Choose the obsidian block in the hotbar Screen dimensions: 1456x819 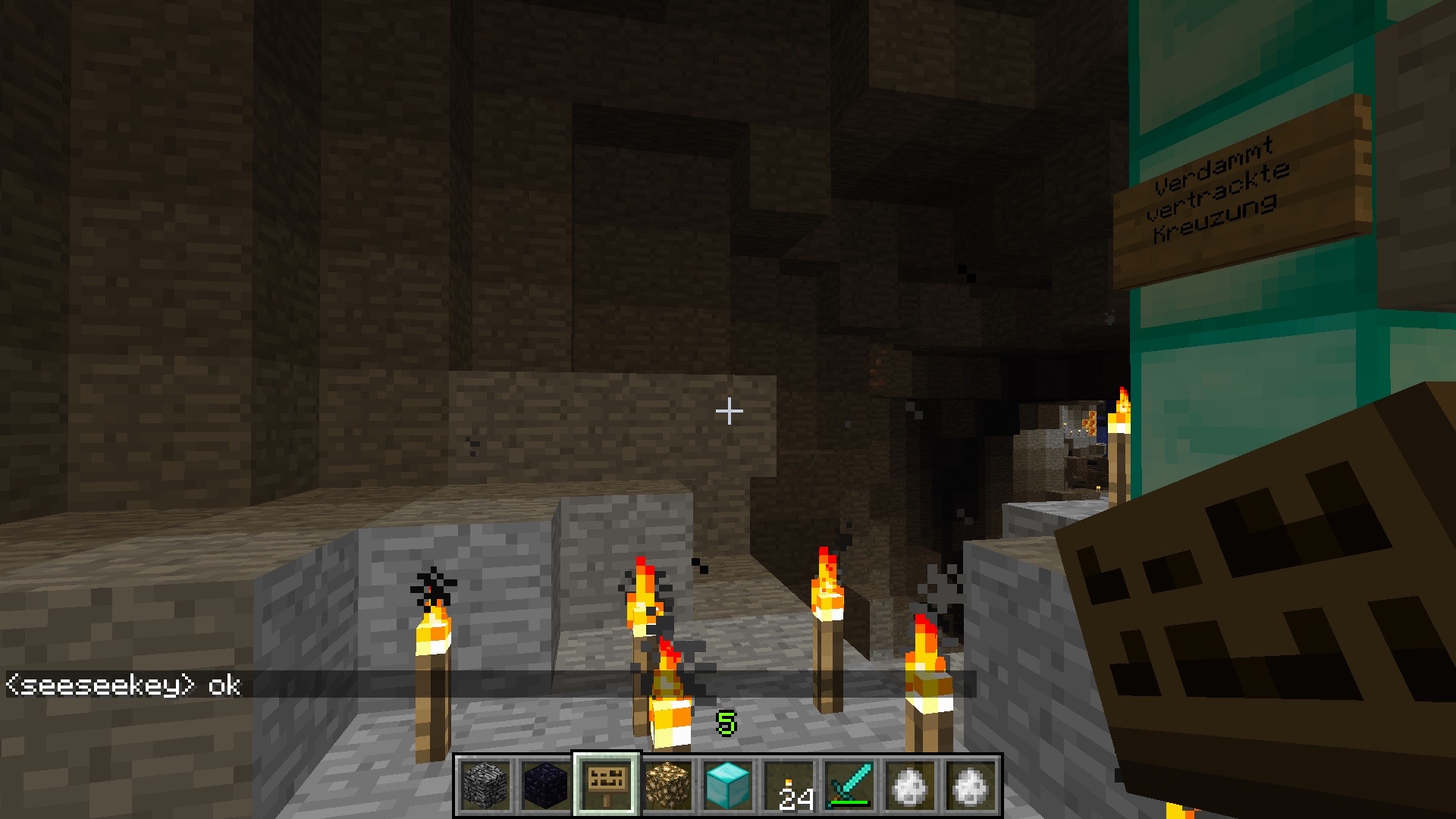pos(546,786)
